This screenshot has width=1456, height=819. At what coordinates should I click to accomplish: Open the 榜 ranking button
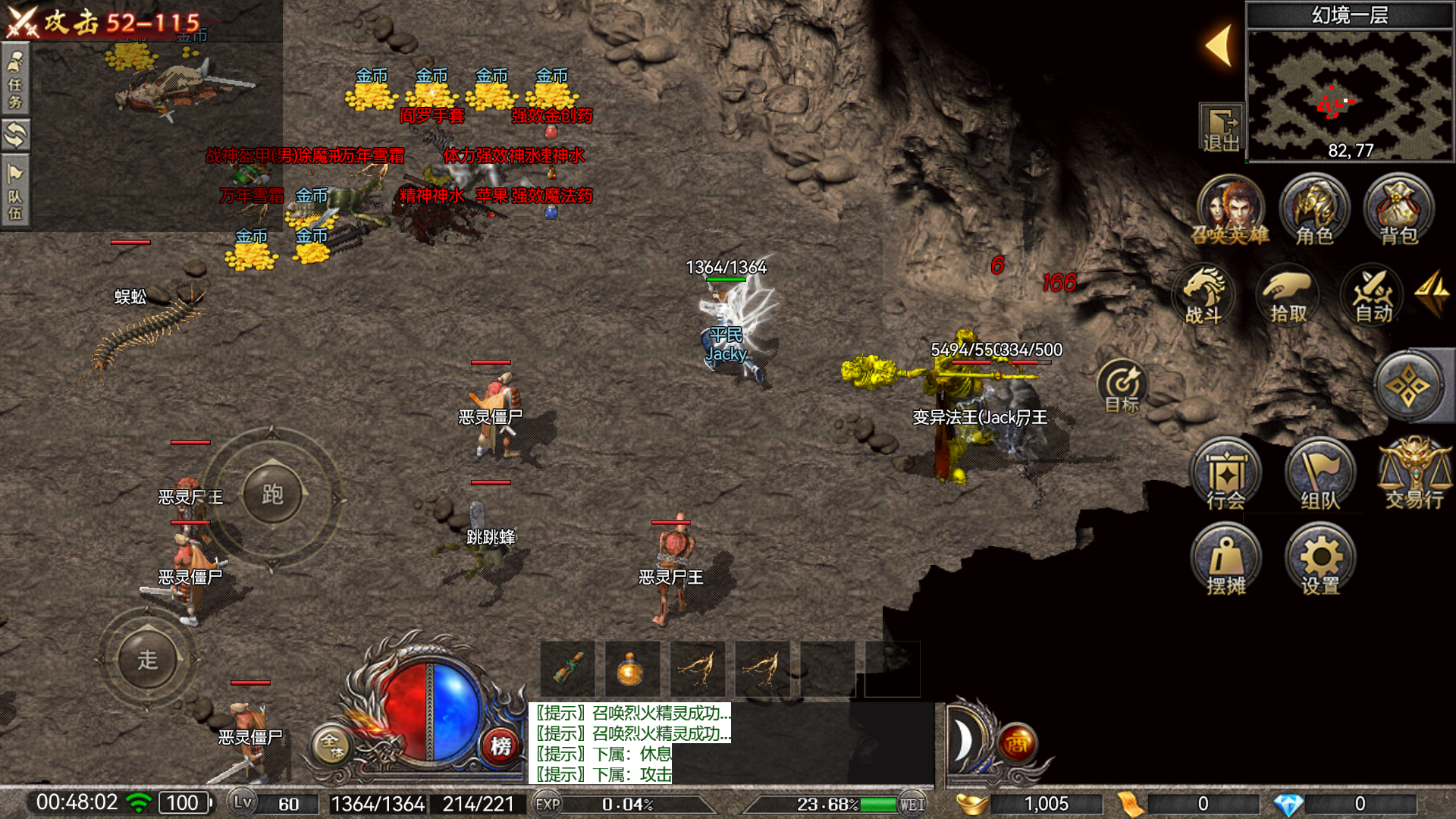[500, 746]
